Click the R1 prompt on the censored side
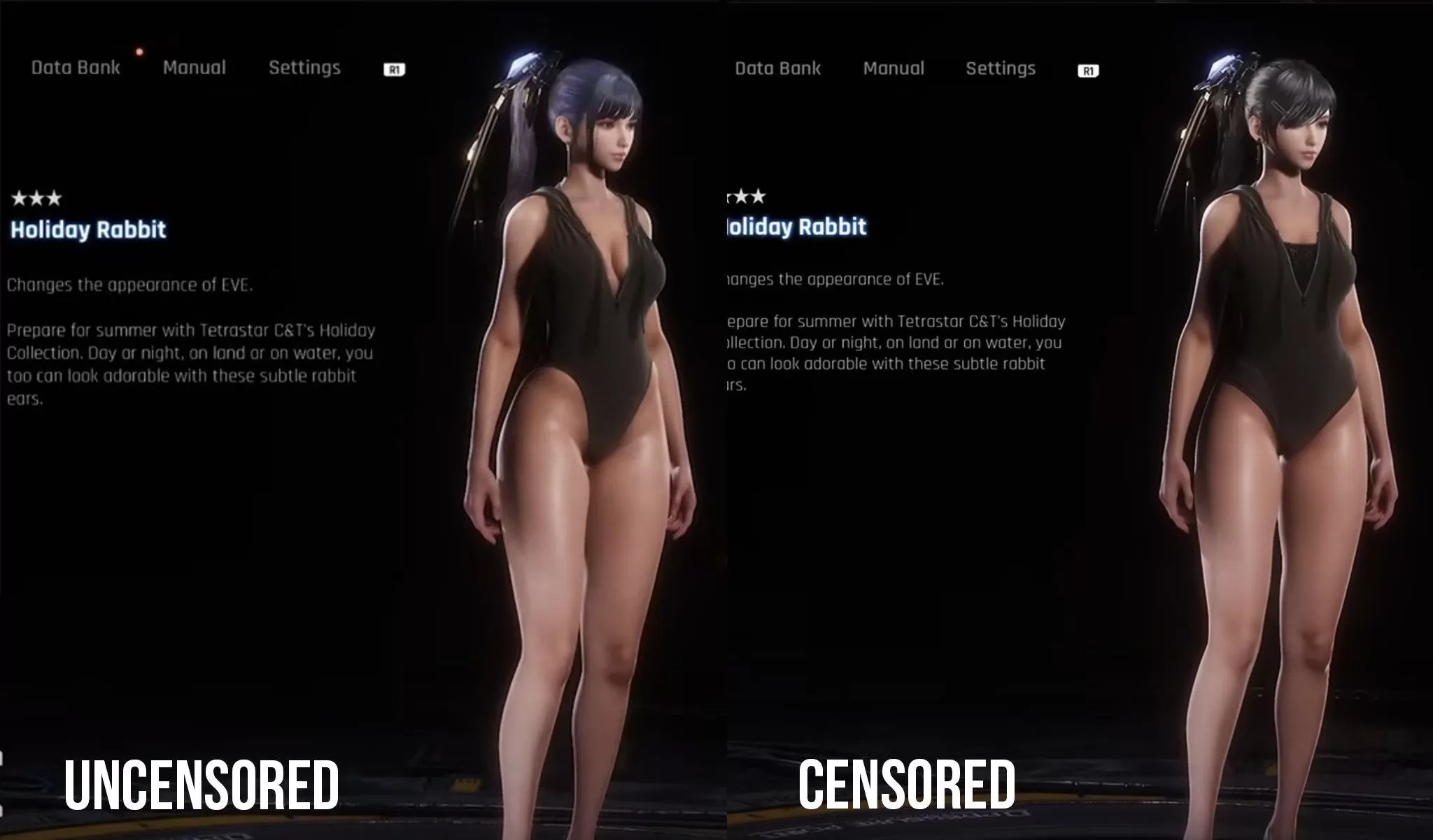 [x=1089, y=69]
